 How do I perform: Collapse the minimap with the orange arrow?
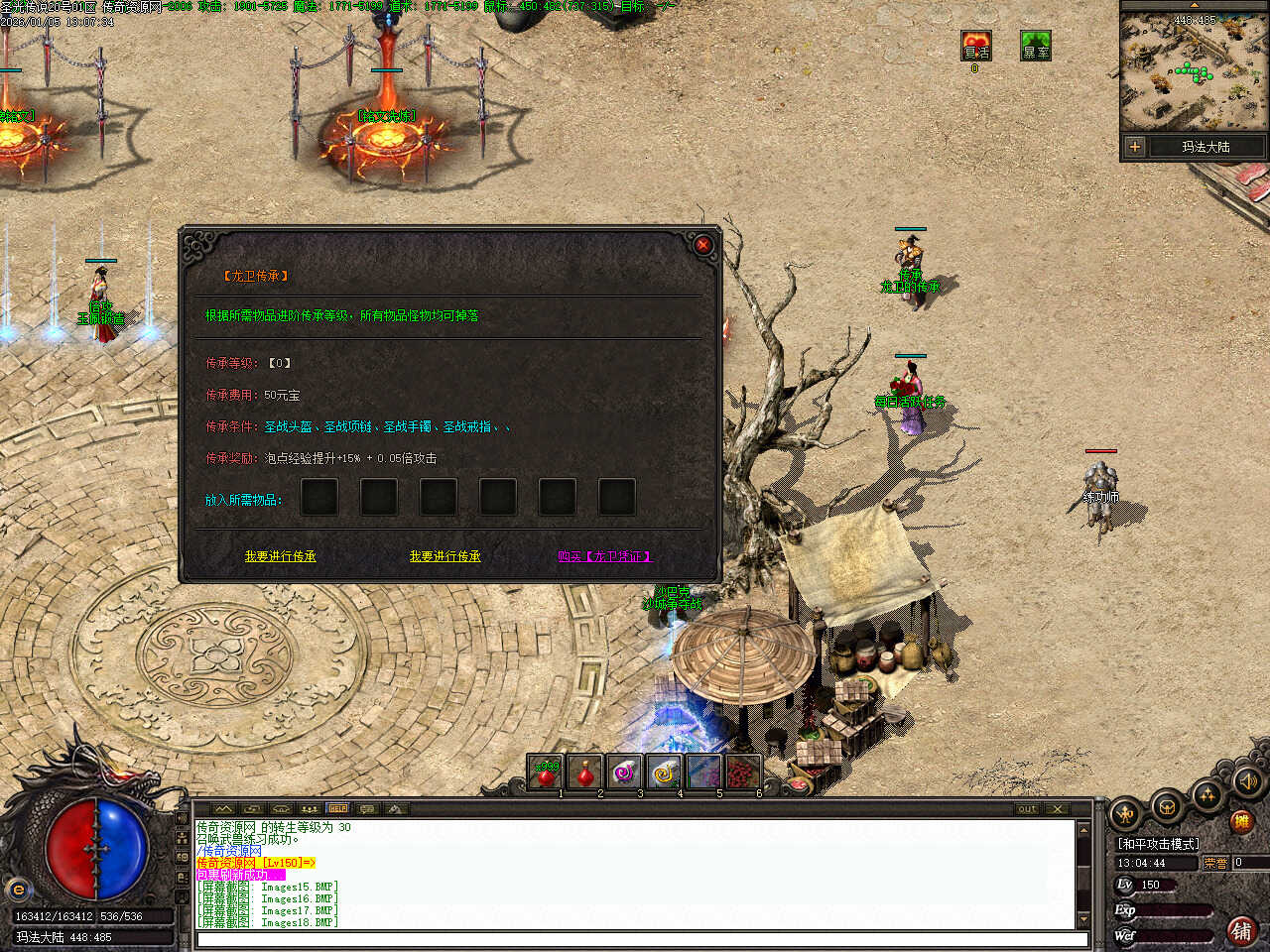1194,5
